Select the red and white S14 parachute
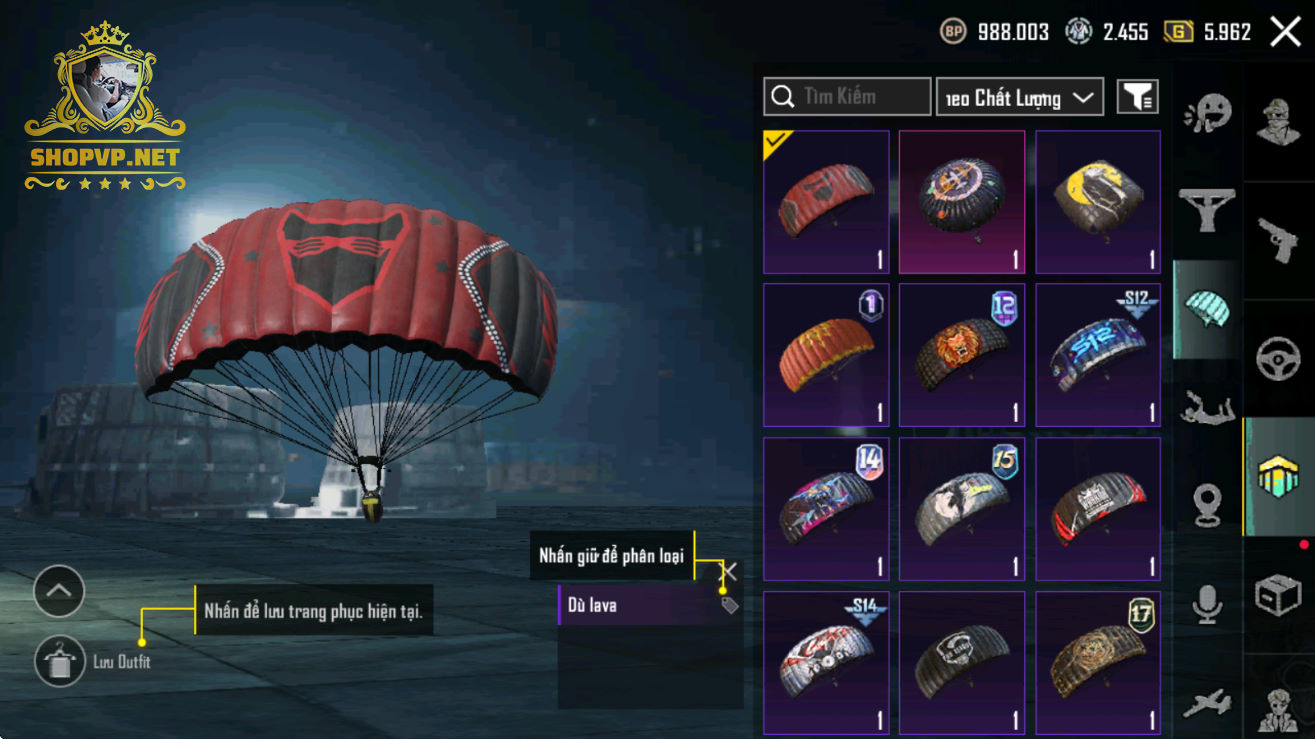Image resolution: width=1315 pixels, height=739 pixels. (x=826, y=662)
